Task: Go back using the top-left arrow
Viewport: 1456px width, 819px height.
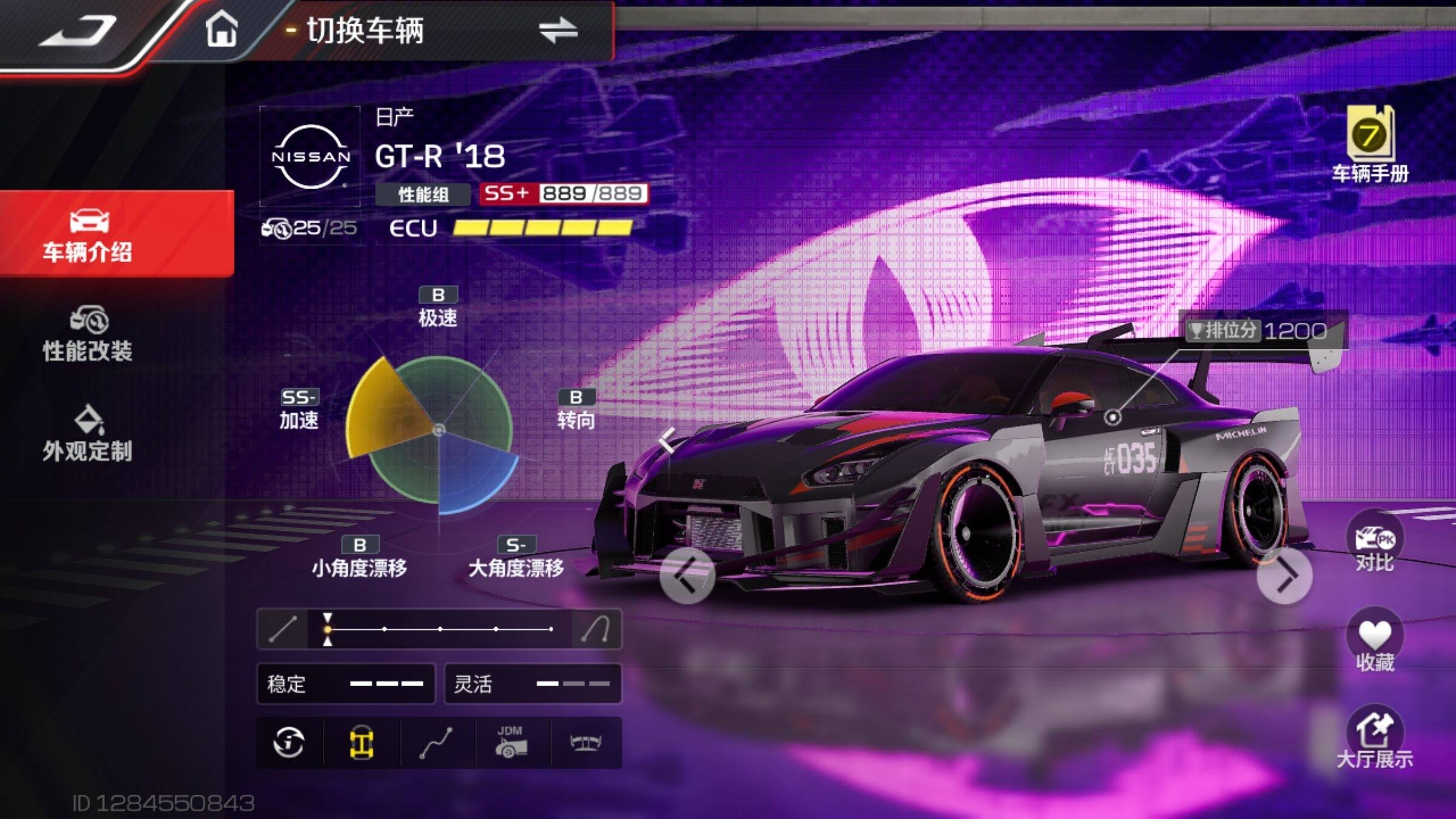Action: coord(79,32)
